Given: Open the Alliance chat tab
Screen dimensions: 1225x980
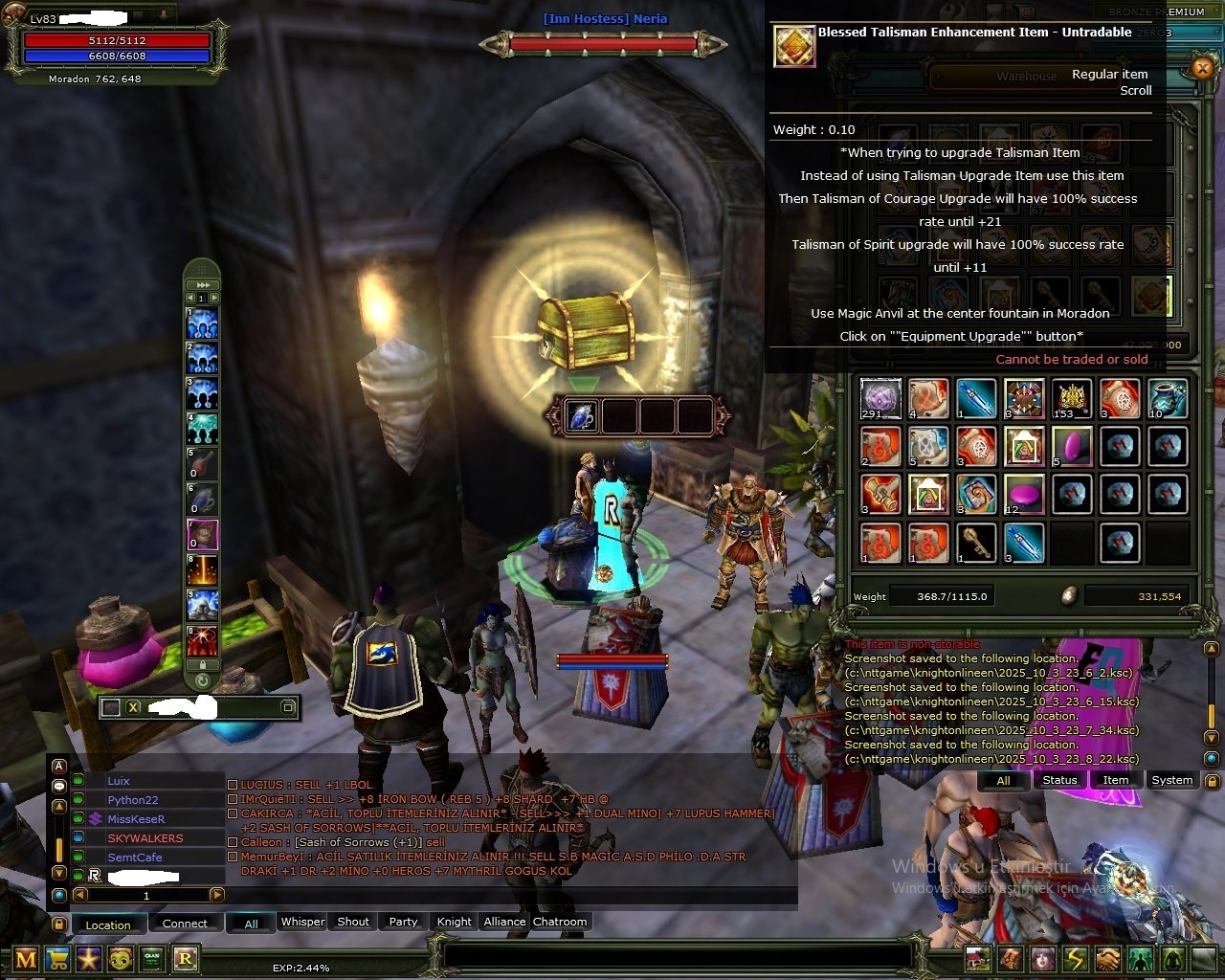Looking at the screenshot, I should [504, 922].
